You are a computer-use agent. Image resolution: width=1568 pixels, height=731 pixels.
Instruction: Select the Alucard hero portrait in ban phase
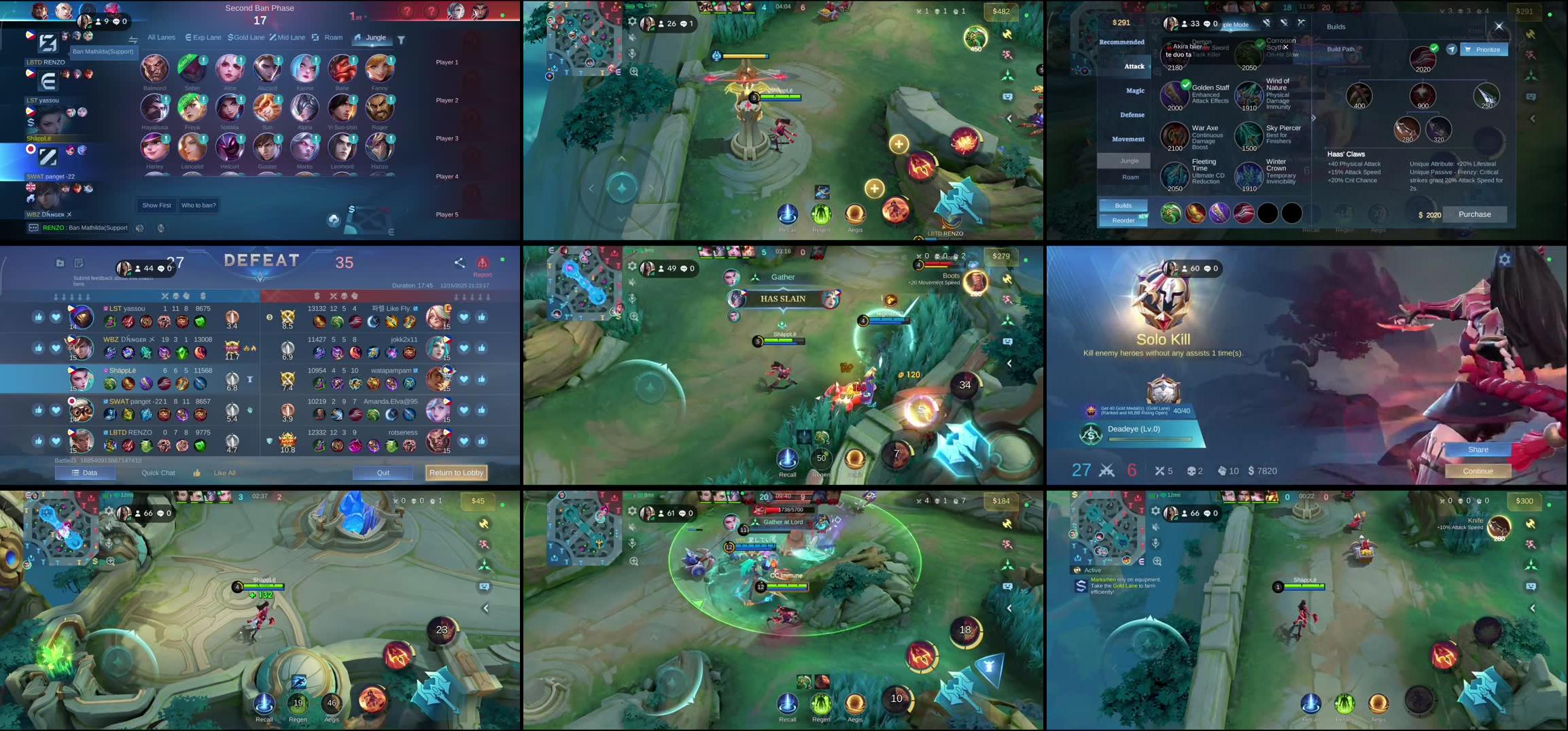point(267,71)
